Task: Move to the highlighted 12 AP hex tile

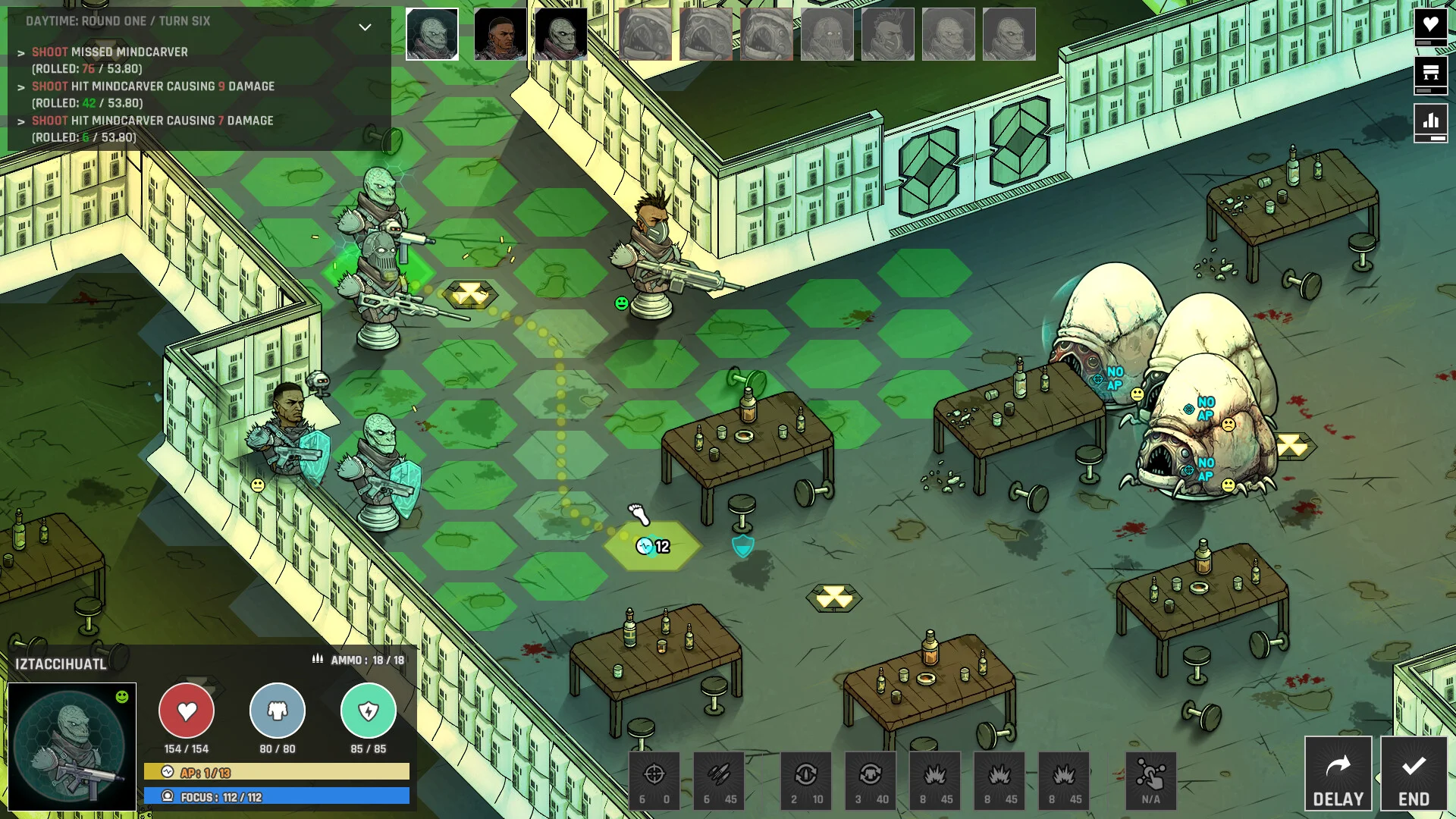Action: pos(652,546)
